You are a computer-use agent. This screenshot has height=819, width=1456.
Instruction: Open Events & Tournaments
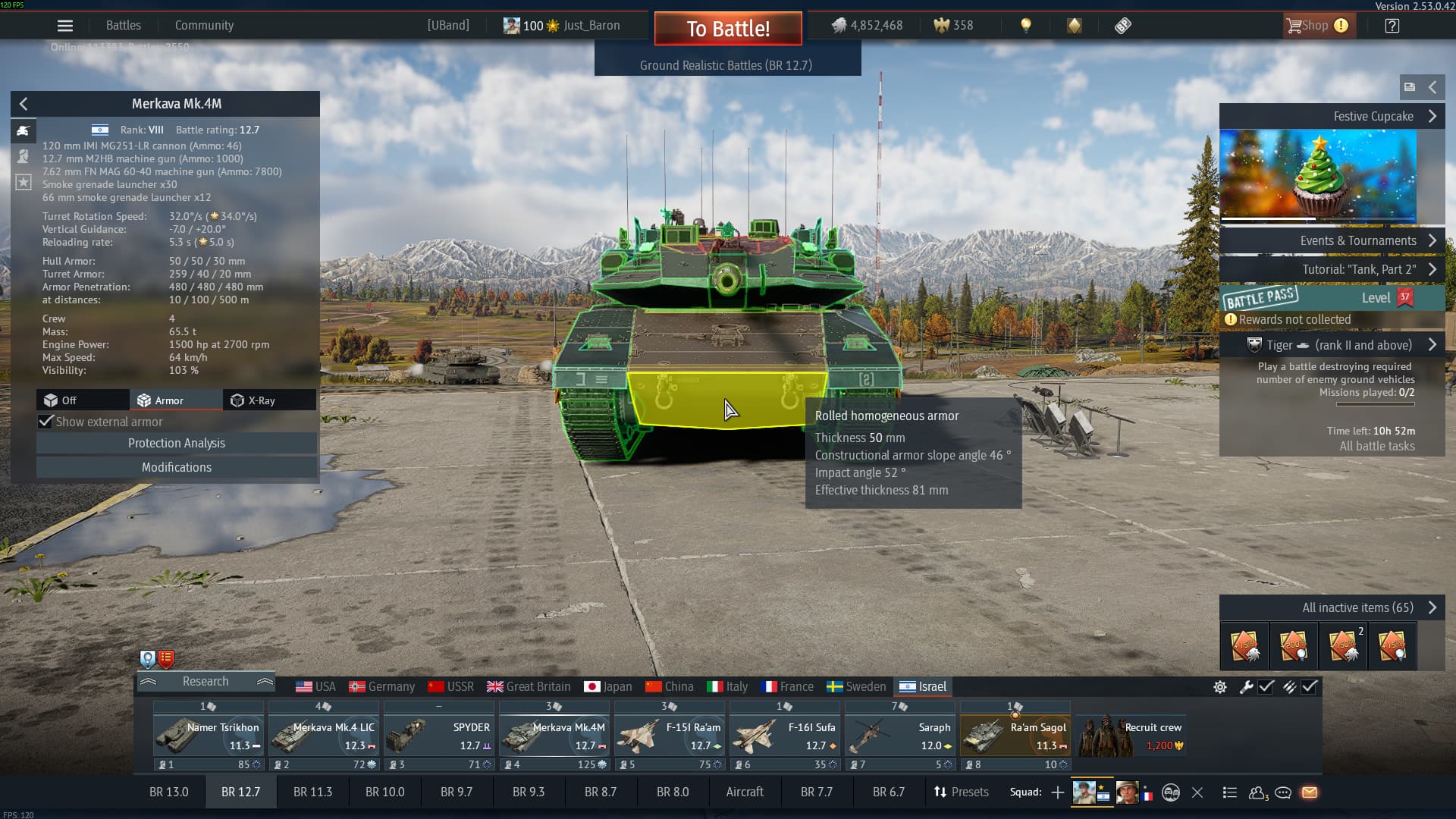pos(1331,240)
